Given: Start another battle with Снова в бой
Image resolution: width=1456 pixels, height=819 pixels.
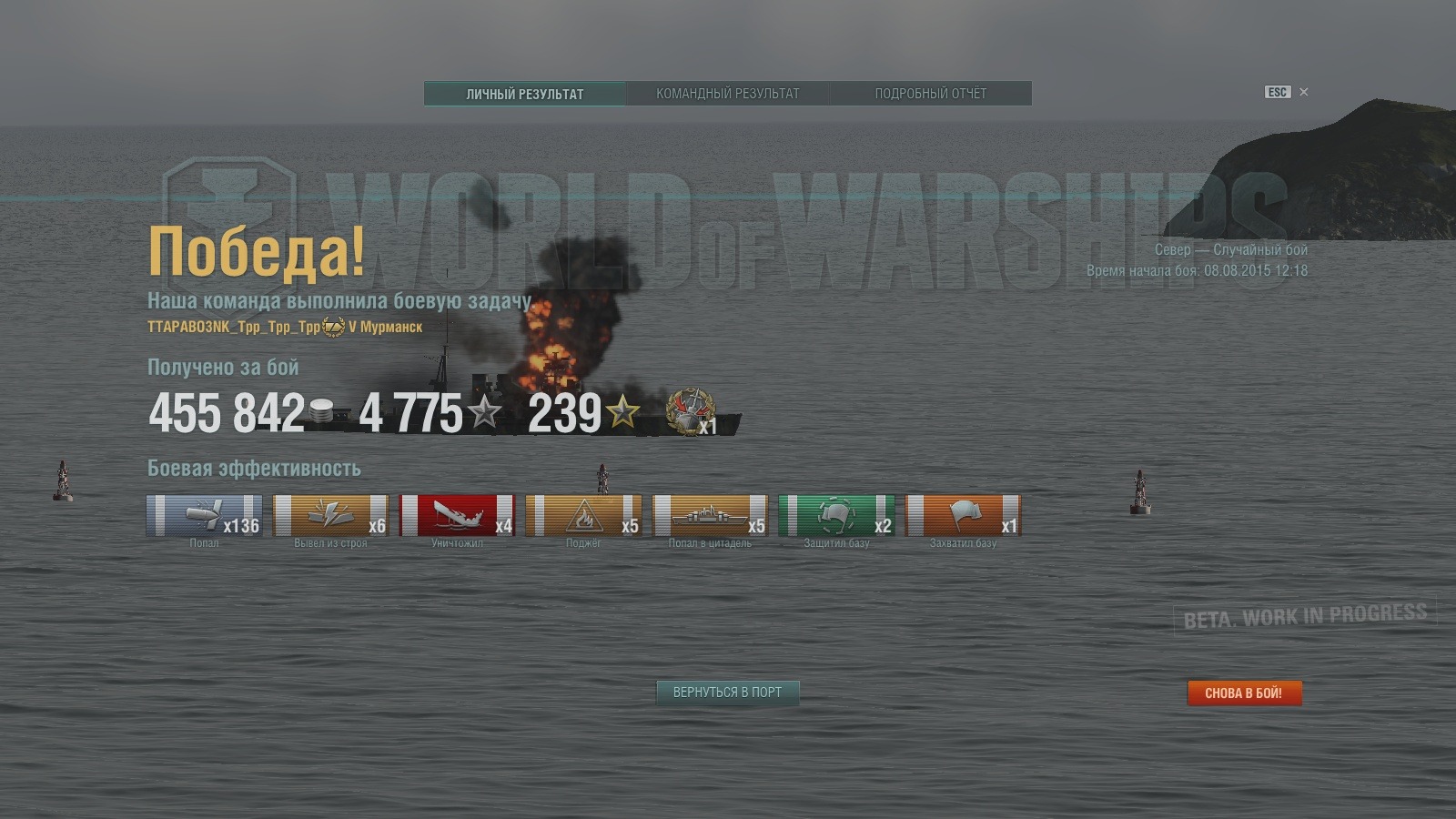Looking at the screenshot, I should [x=1244, y=693].
